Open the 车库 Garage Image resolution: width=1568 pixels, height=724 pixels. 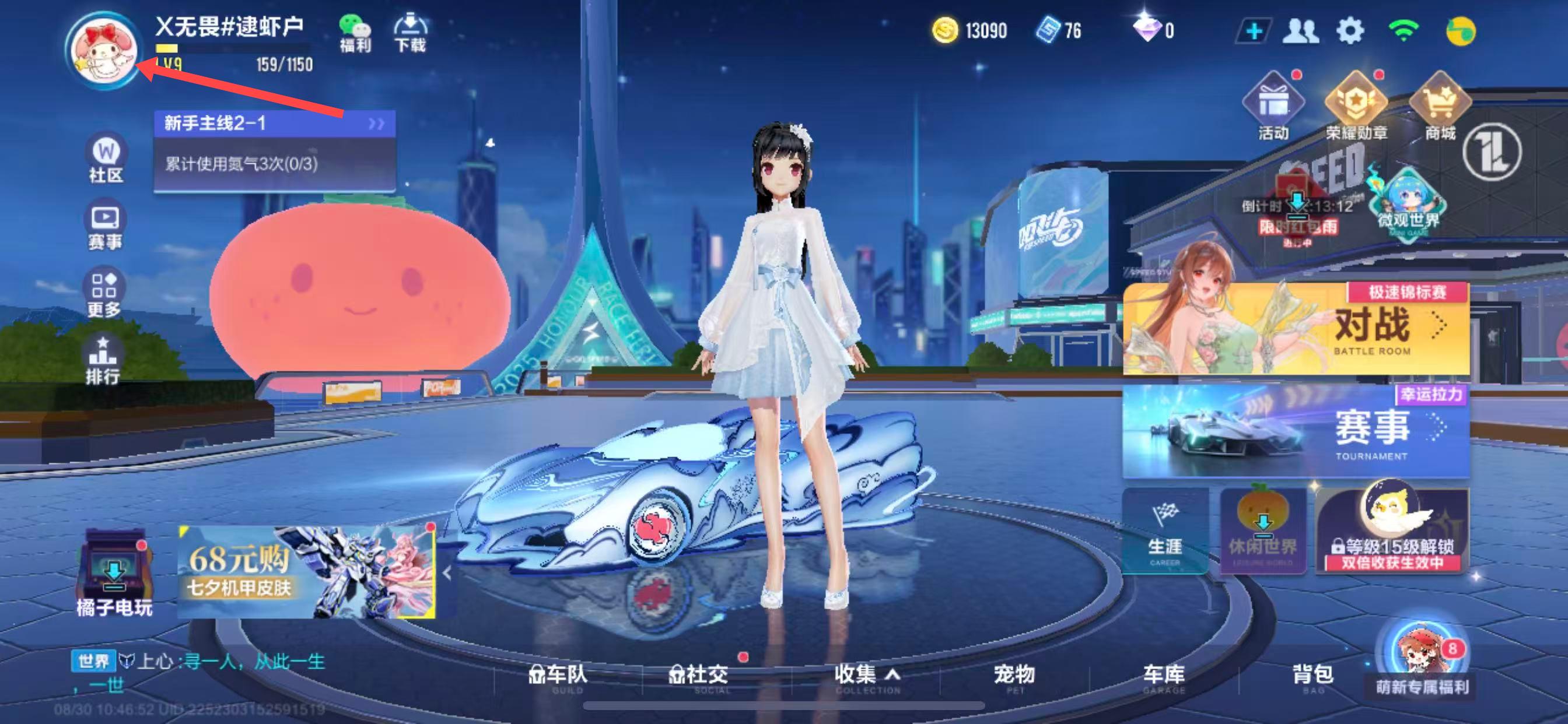[1163, 677]
